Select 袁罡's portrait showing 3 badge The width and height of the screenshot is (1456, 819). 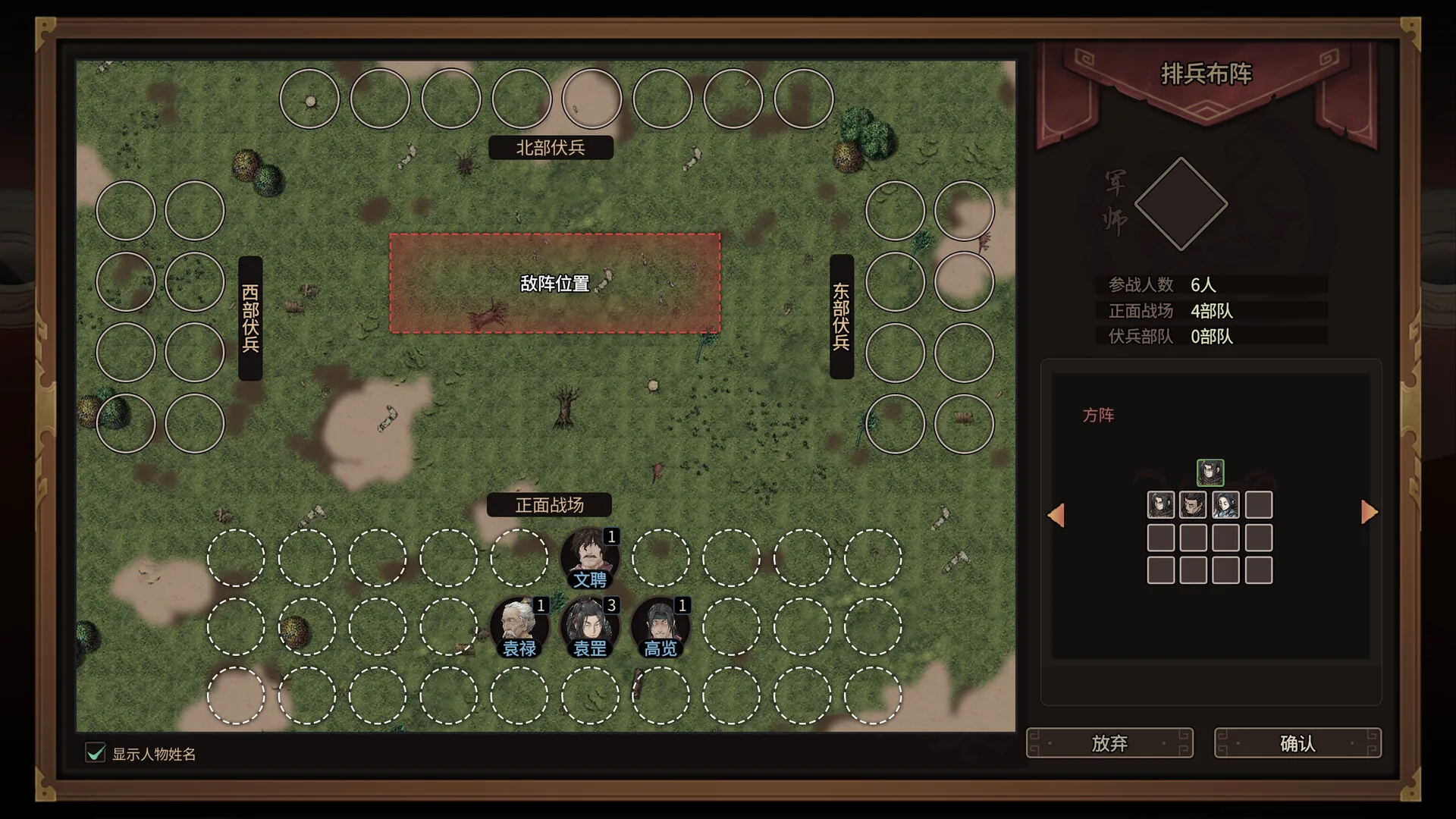point(591,627)
